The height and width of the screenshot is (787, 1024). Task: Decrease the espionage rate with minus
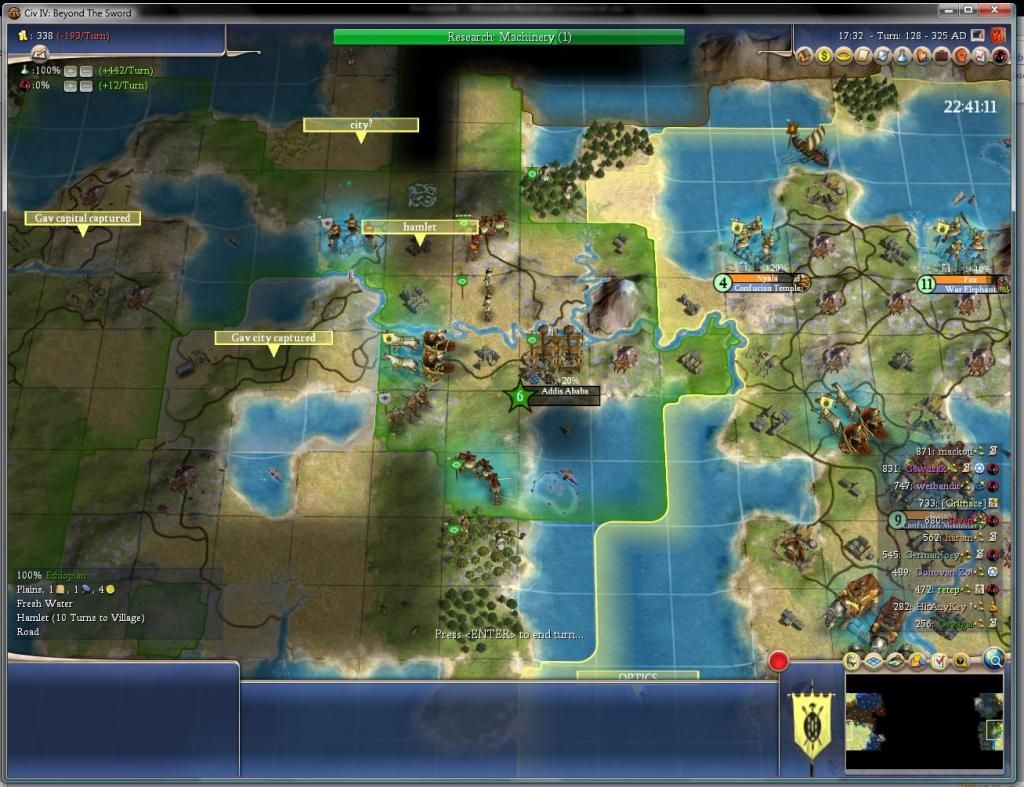pos(86,86)
